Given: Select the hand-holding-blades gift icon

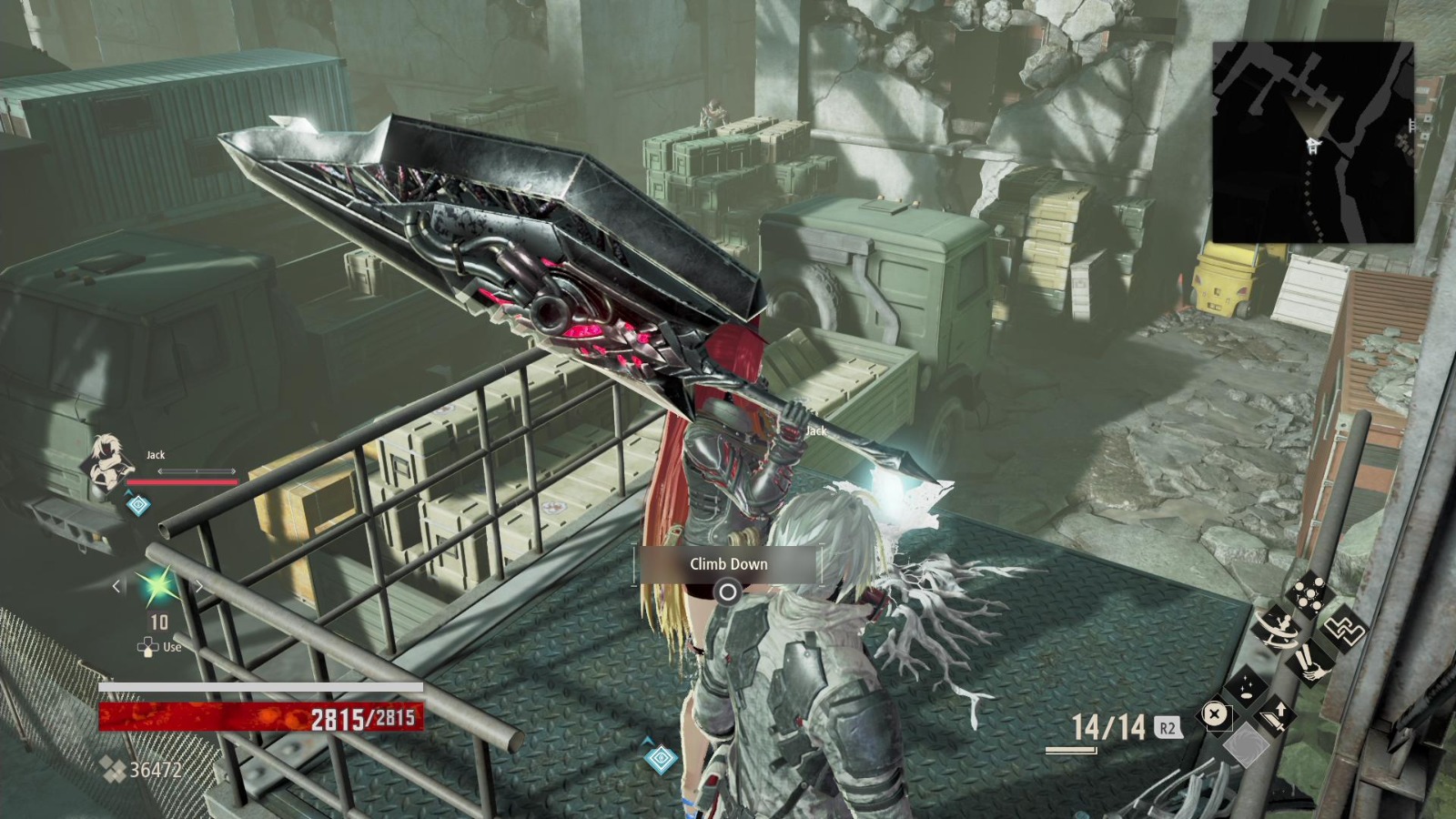Looking at the screenshot, I should pyautogui.click(x=1310, y=664).
